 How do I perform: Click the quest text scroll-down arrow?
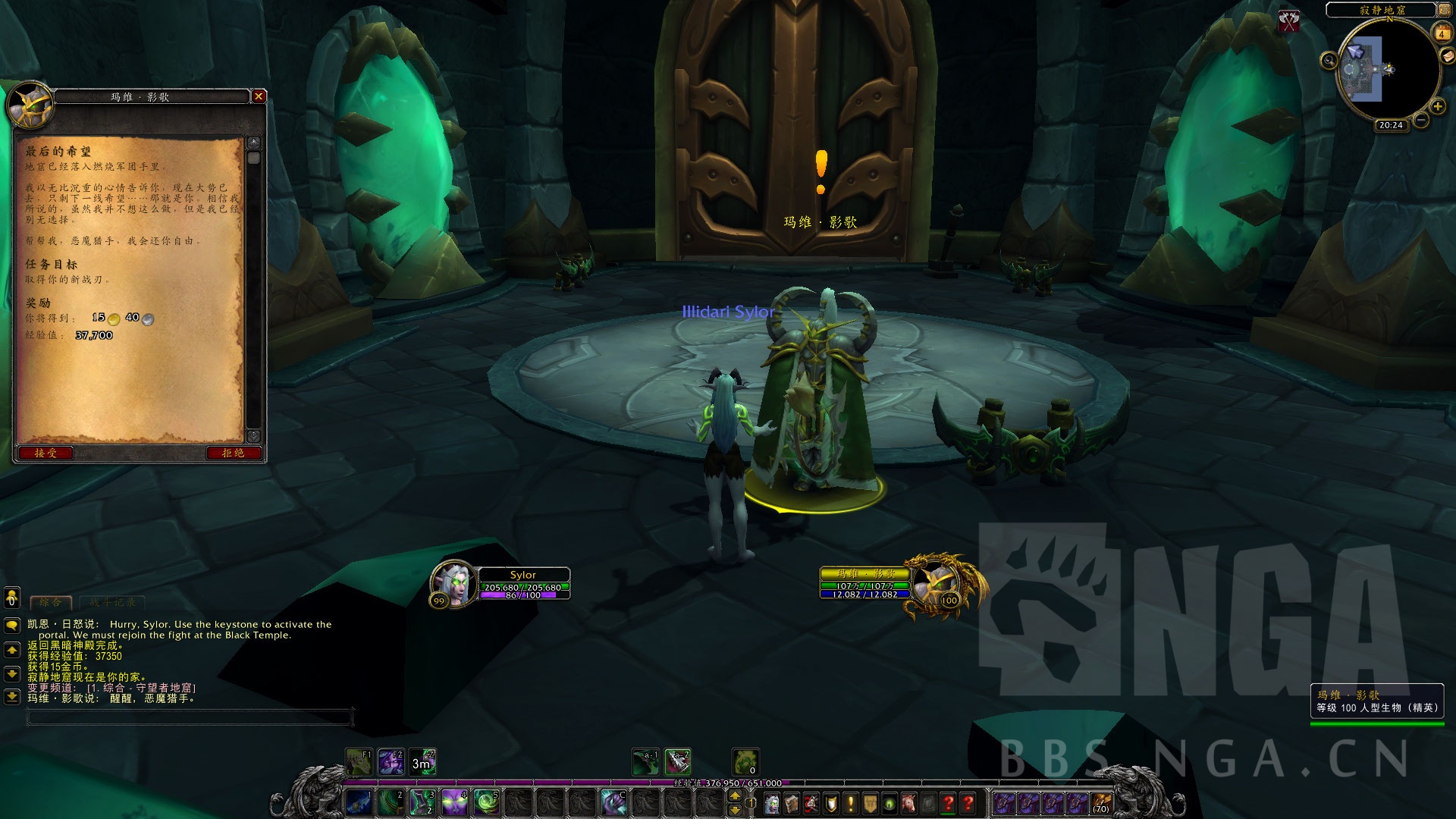(x=253, y=436)
